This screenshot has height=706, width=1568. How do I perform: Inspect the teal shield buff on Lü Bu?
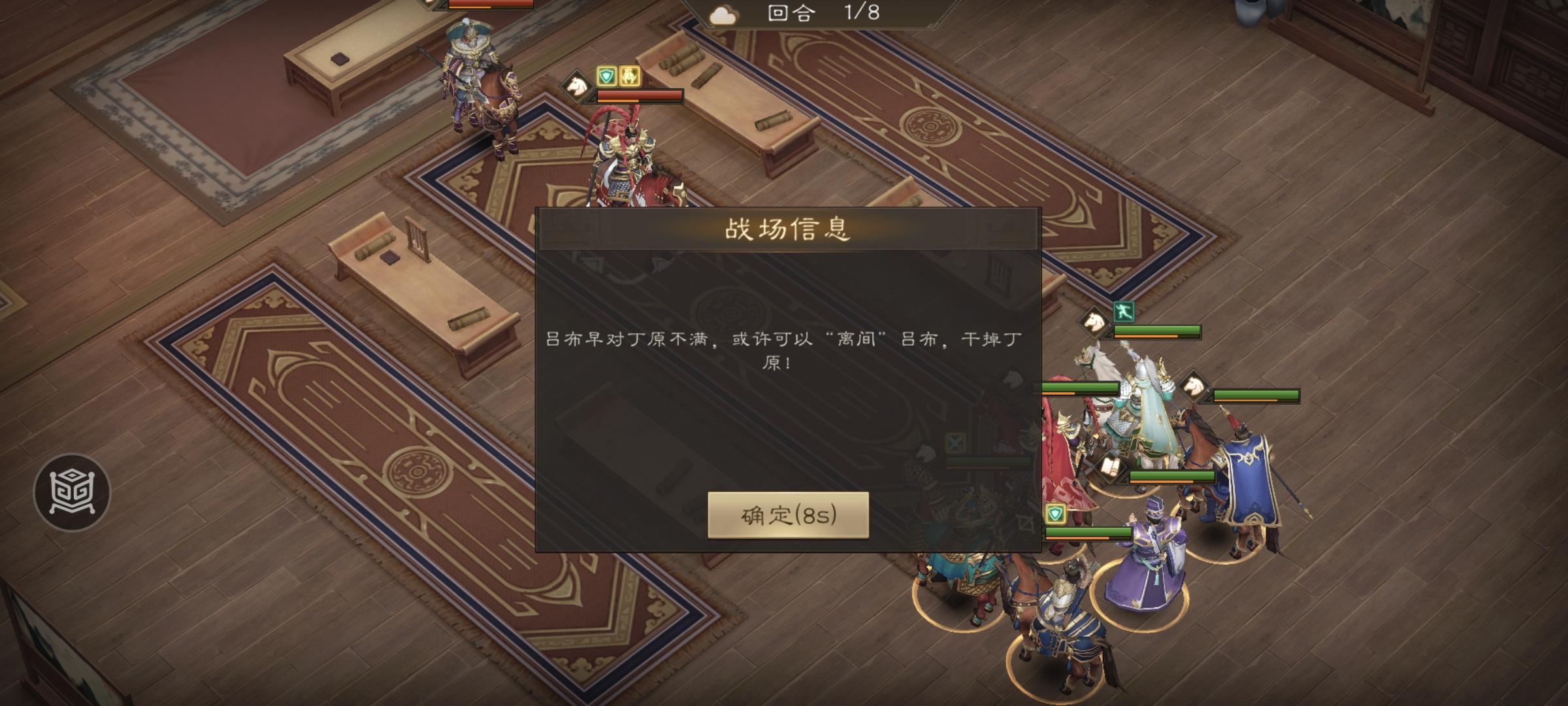(x=606, y=76)
